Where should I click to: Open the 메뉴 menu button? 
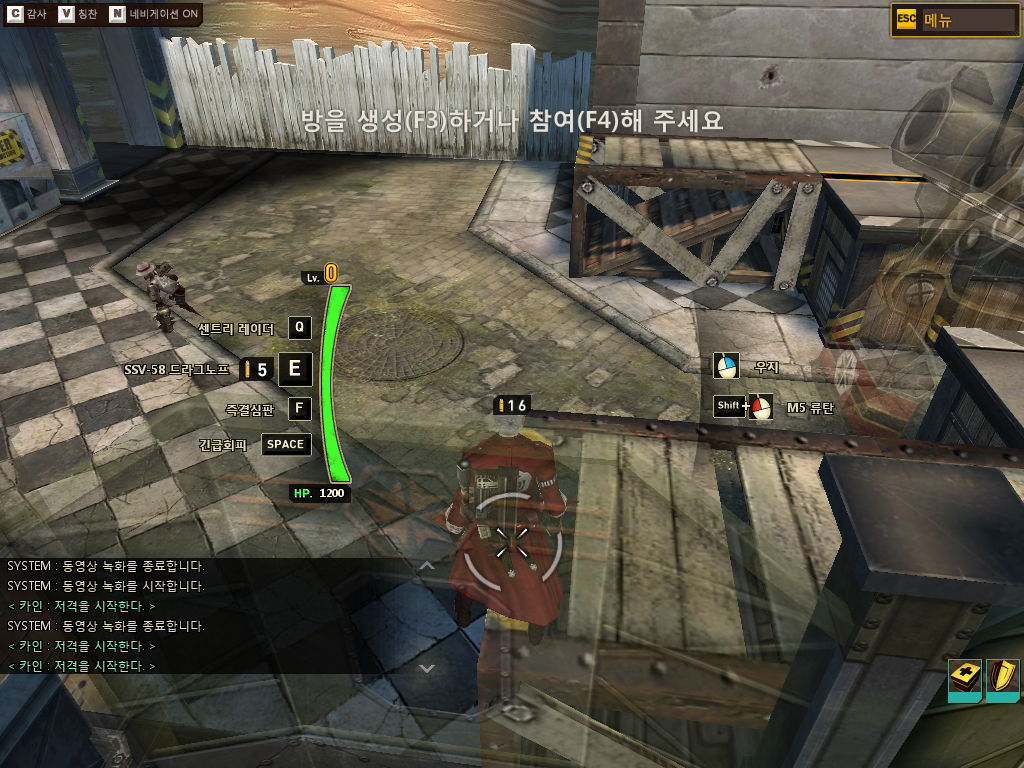(954, 20)
